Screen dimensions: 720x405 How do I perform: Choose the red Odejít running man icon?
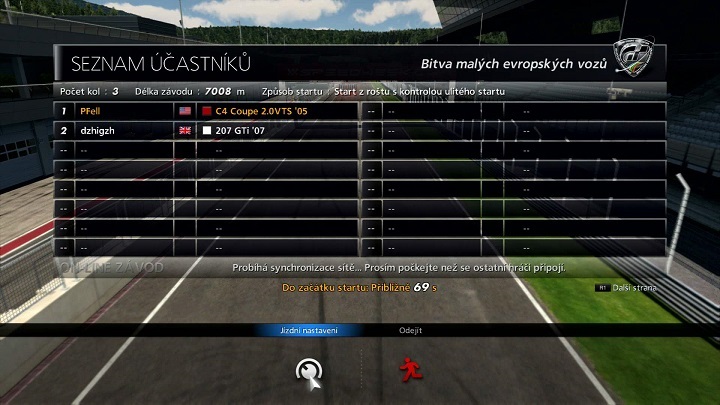click(409, 369)
